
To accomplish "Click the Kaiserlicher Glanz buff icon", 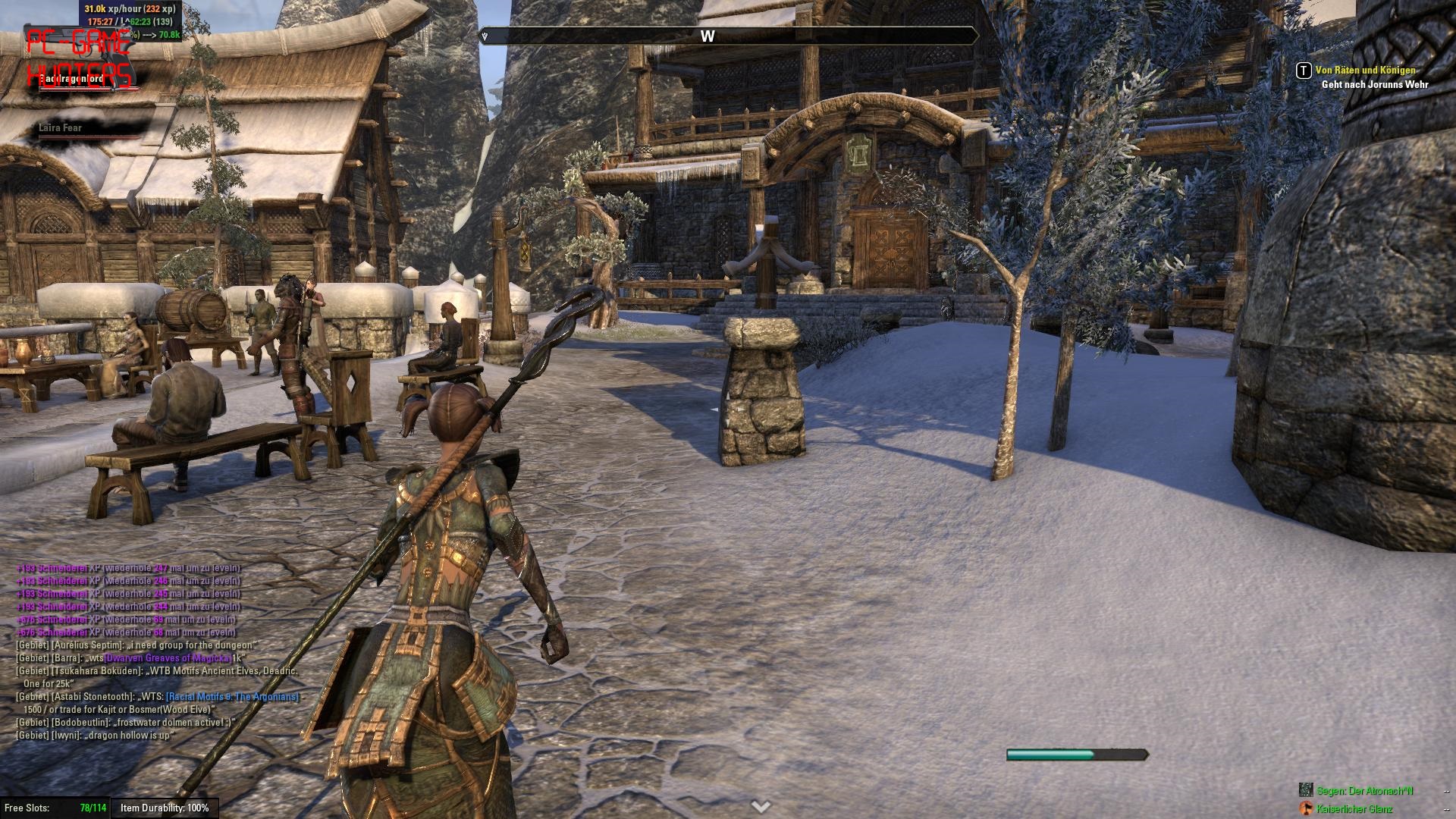I will click(x=1306, y=808).
